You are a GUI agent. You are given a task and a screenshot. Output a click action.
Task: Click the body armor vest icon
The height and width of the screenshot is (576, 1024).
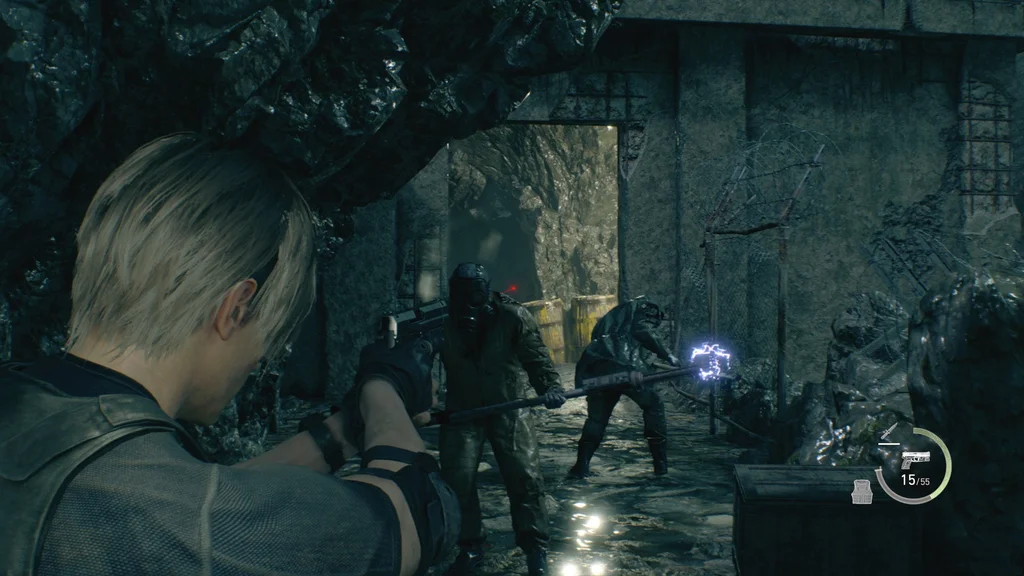point(861,491)
